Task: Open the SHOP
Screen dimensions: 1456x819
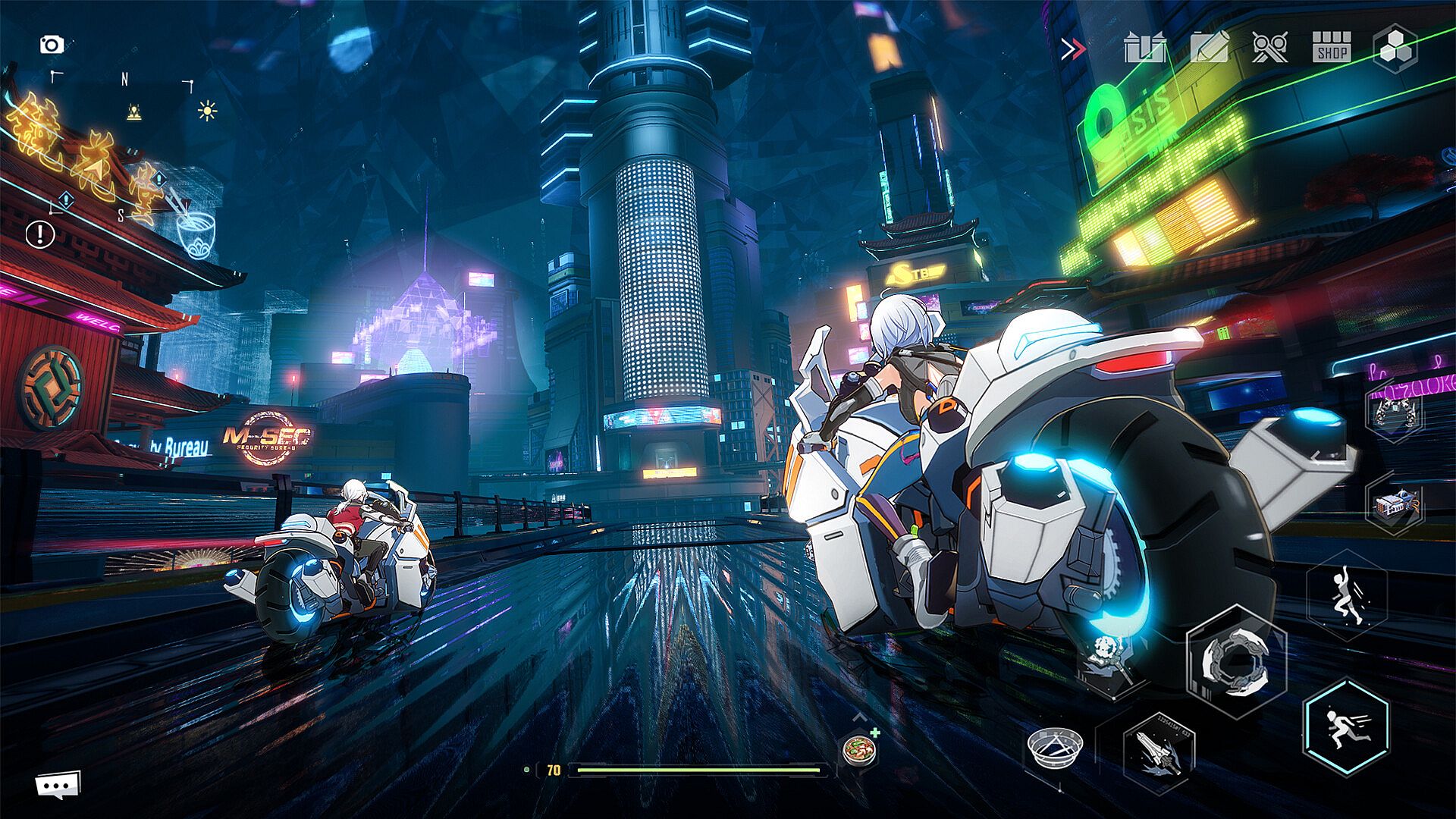Action: 1332,49
